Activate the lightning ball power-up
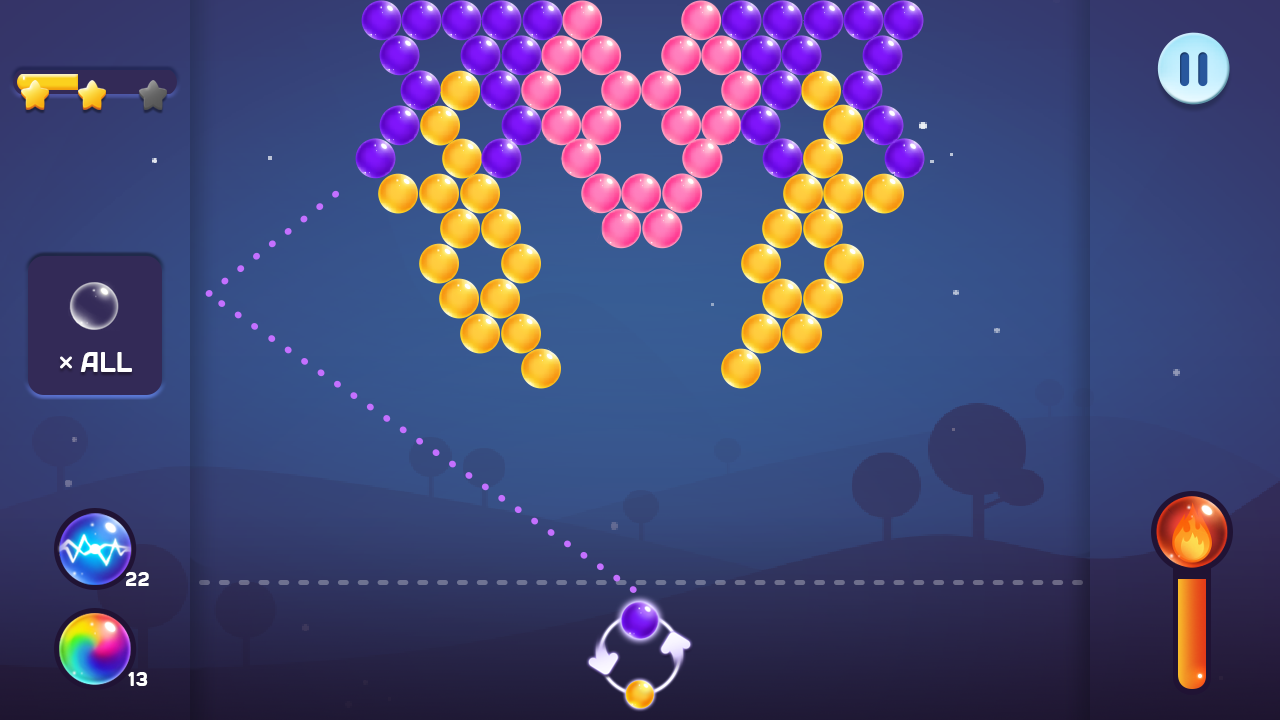Image resolution: width=1280 pixels, height=720 pixels. click(94, 548)
